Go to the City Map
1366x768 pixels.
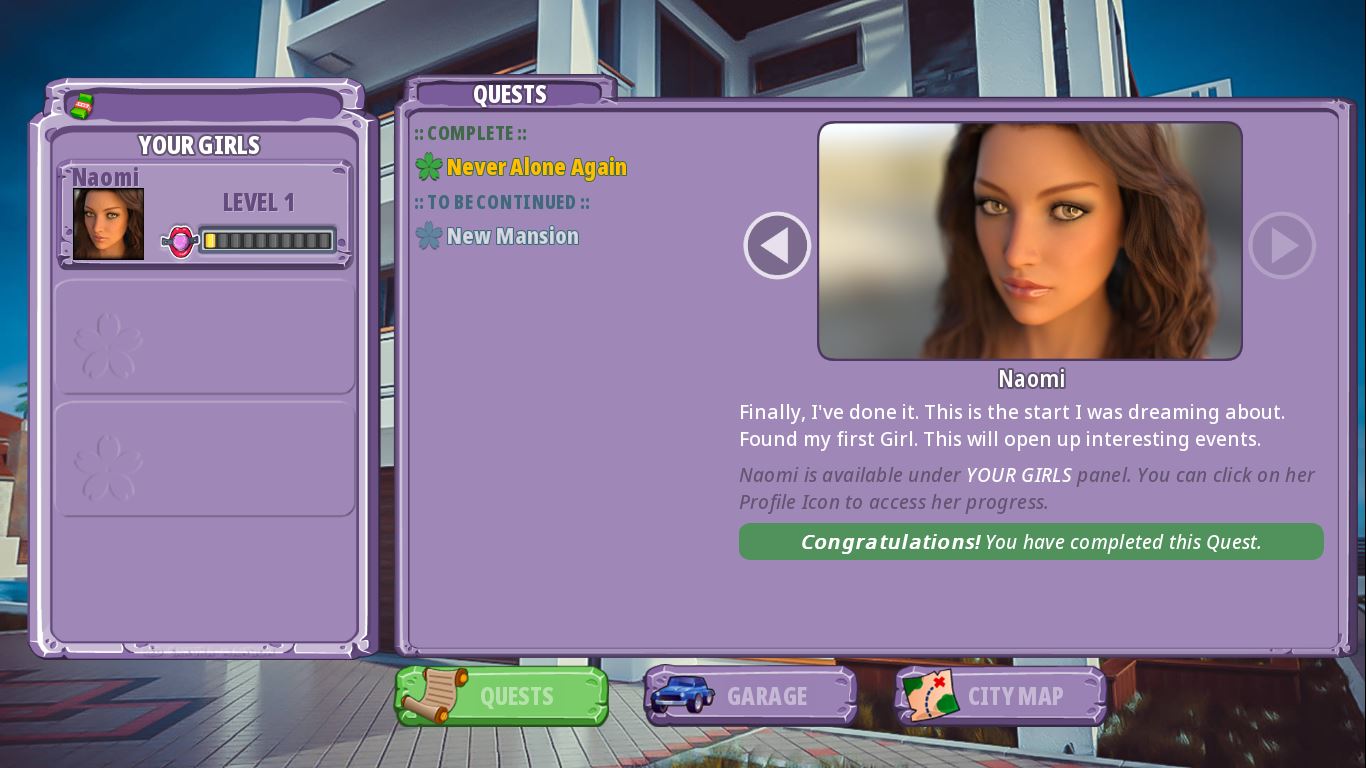[x=1000, y=696]
